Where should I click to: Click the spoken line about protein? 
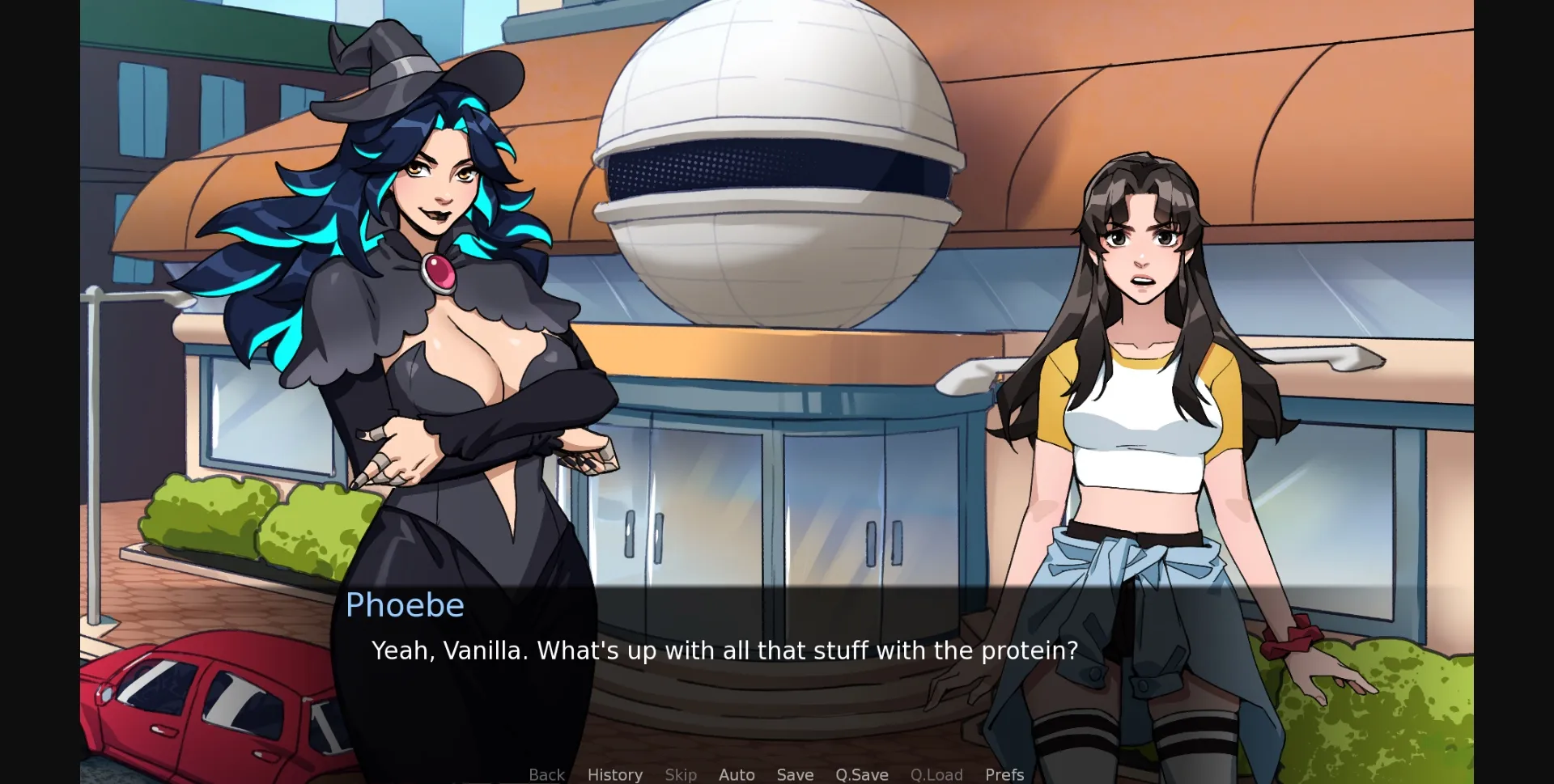[x=724, y=650]
